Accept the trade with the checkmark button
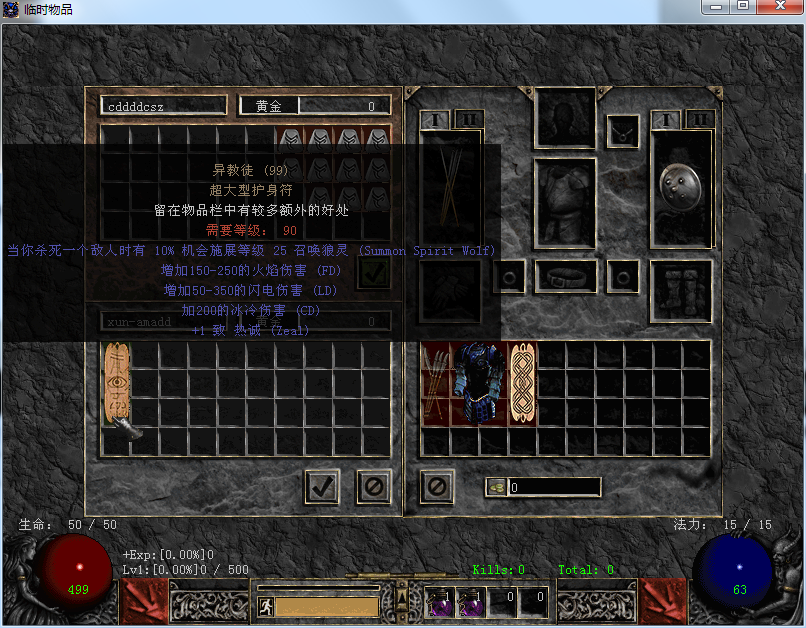The width and height of the screenshot is (806, 628). tap(322, 487)
